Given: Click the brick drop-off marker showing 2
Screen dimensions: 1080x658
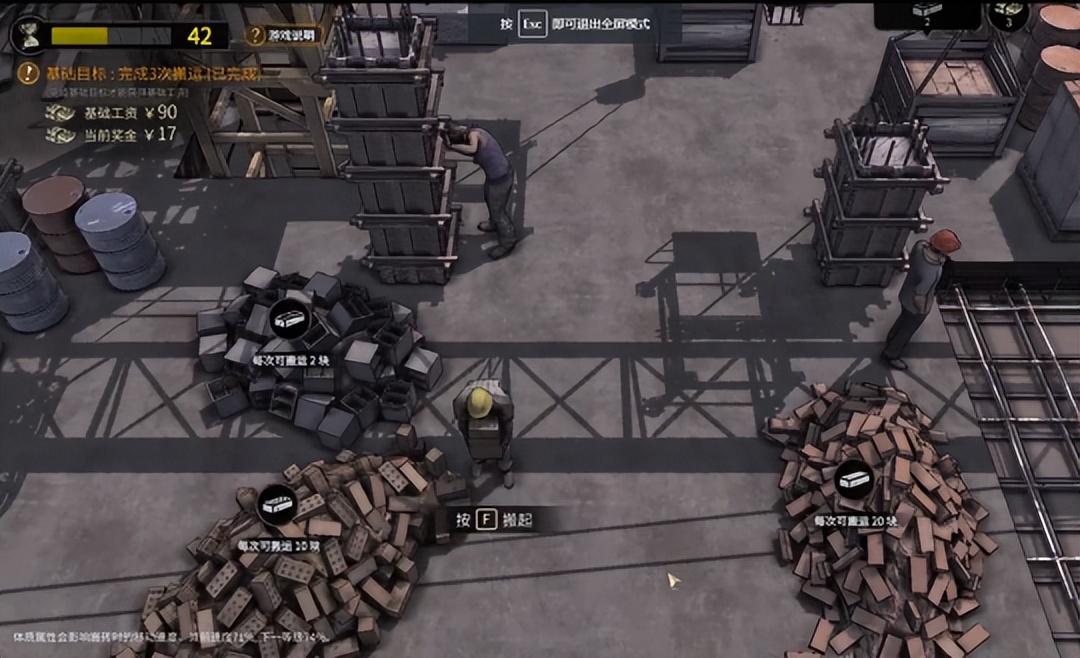Looking at the screenshot, I should 927,12.
